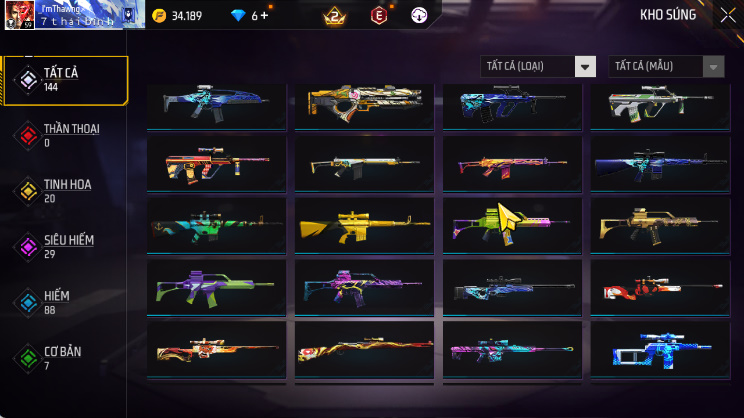Add more diamonds with the plus button
The height and width of the screenshot is (418, 744).
265,16
